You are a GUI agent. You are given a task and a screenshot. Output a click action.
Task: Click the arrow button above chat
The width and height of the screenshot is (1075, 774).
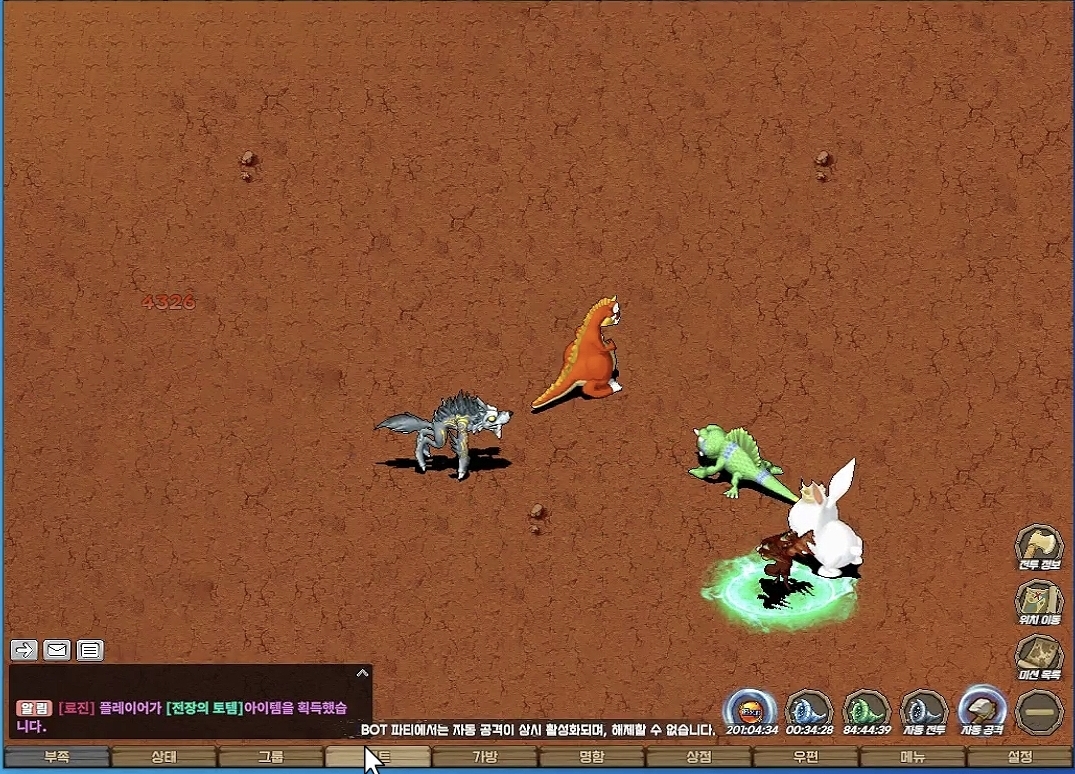tap(24, 650)
